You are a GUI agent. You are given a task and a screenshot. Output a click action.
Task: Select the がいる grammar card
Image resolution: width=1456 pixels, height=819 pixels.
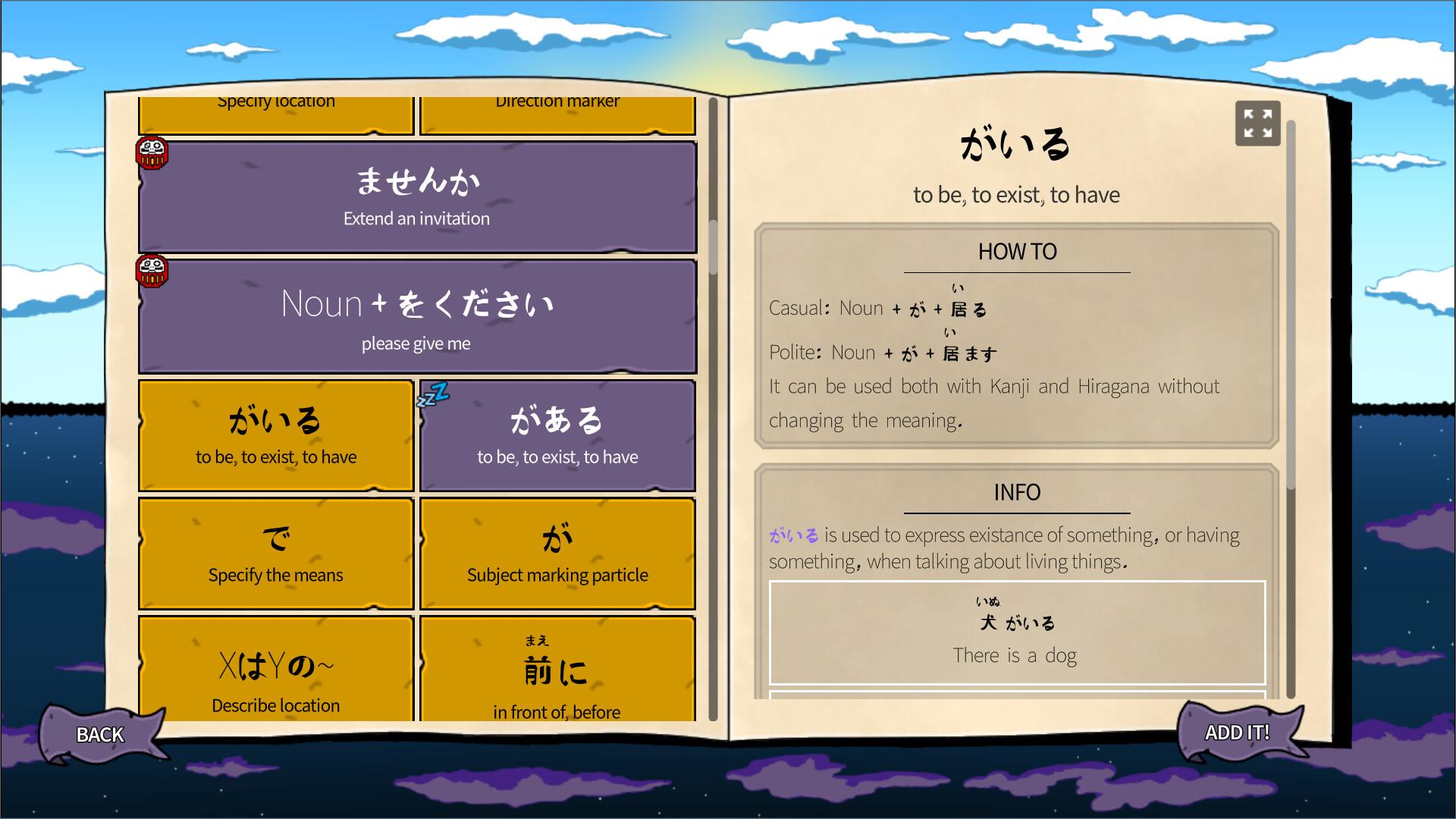tap(275, 435)
